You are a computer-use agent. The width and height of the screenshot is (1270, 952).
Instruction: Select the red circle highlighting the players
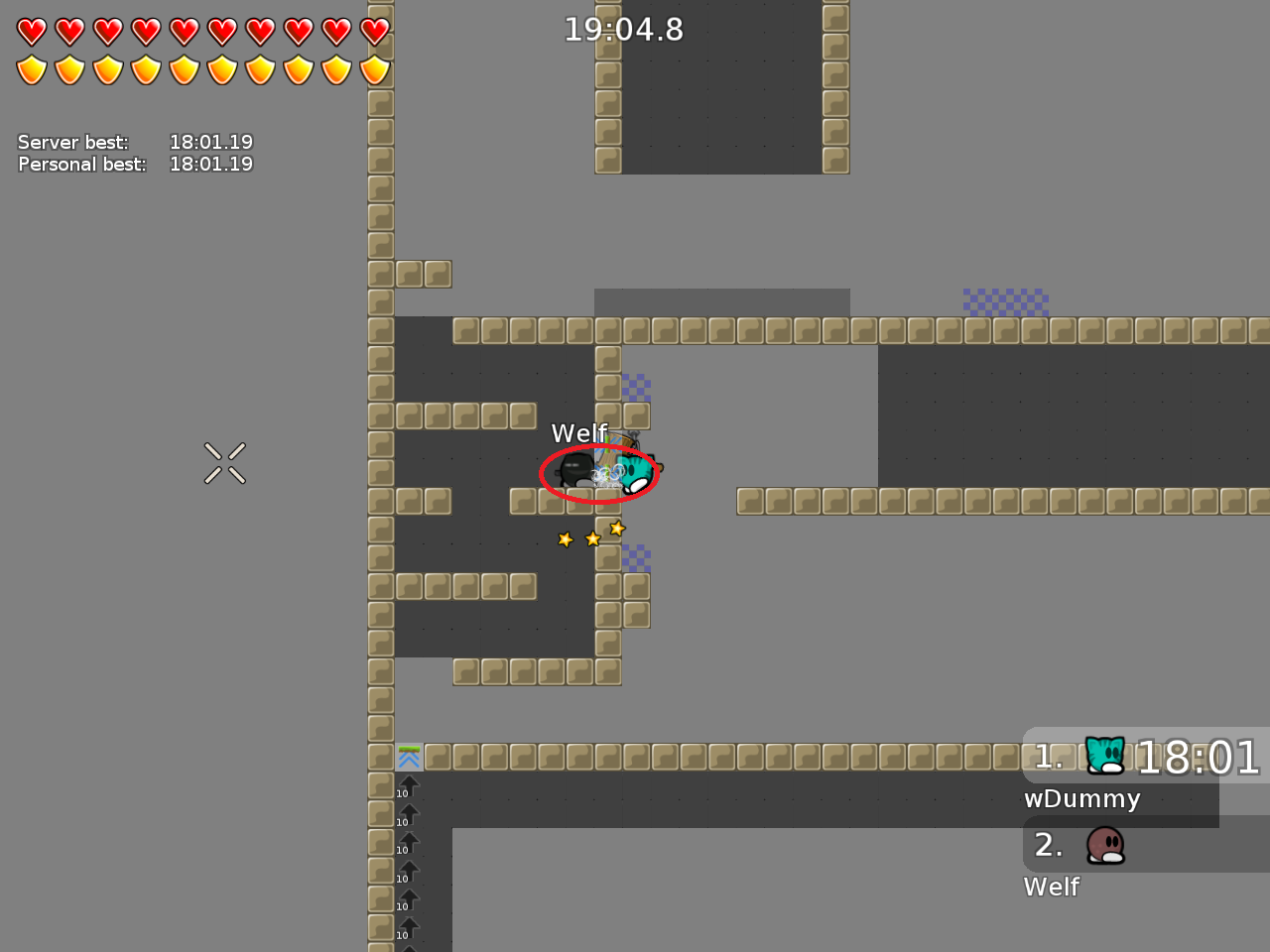[x=598, y=474]
